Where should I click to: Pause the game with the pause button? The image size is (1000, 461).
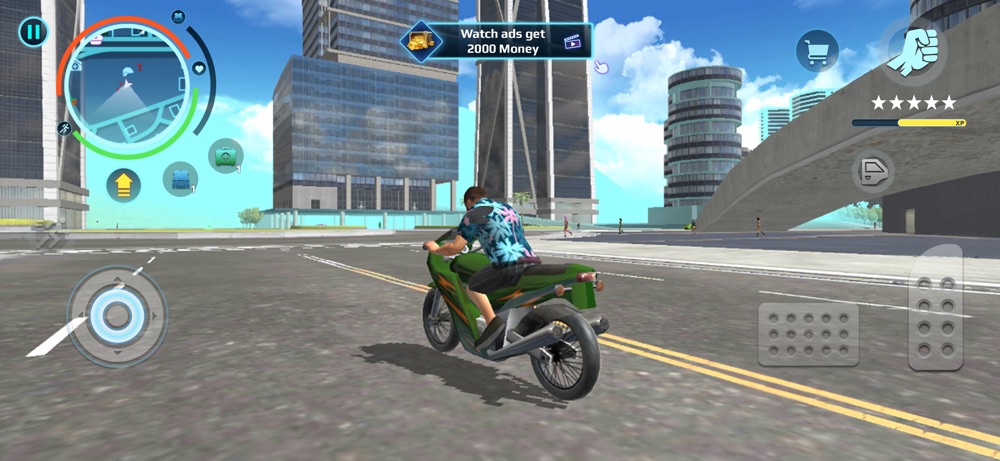click(33, 31)
